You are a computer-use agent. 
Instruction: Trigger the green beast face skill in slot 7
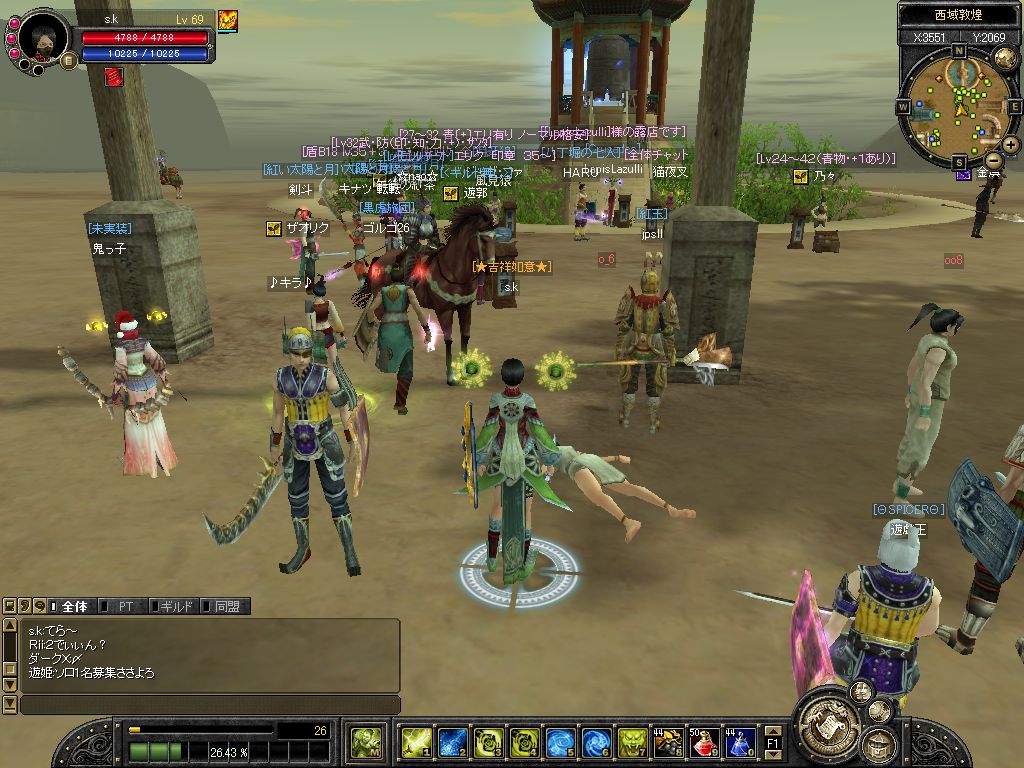pos(632,742)
